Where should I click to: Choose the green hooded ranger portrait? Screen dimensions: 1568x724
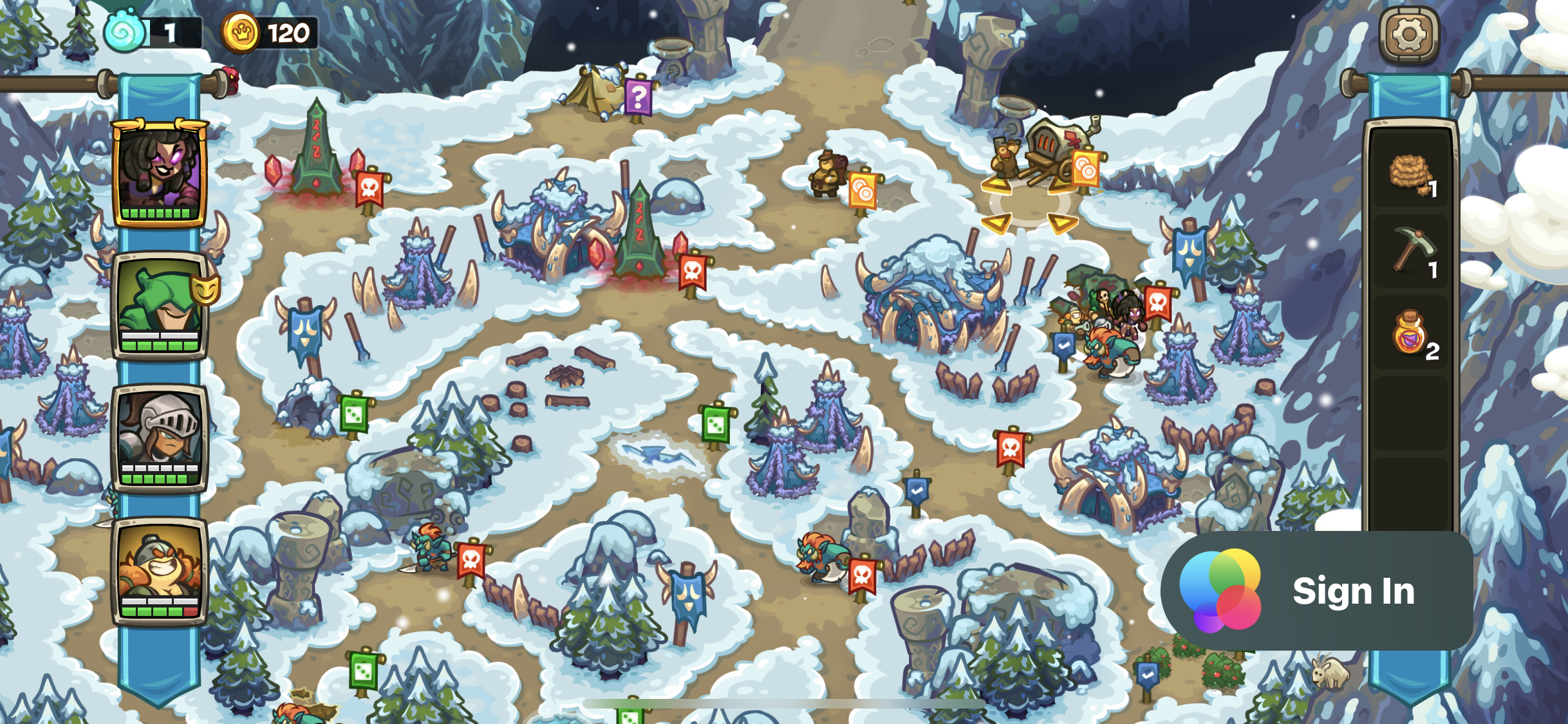click(x=160, y=306)
